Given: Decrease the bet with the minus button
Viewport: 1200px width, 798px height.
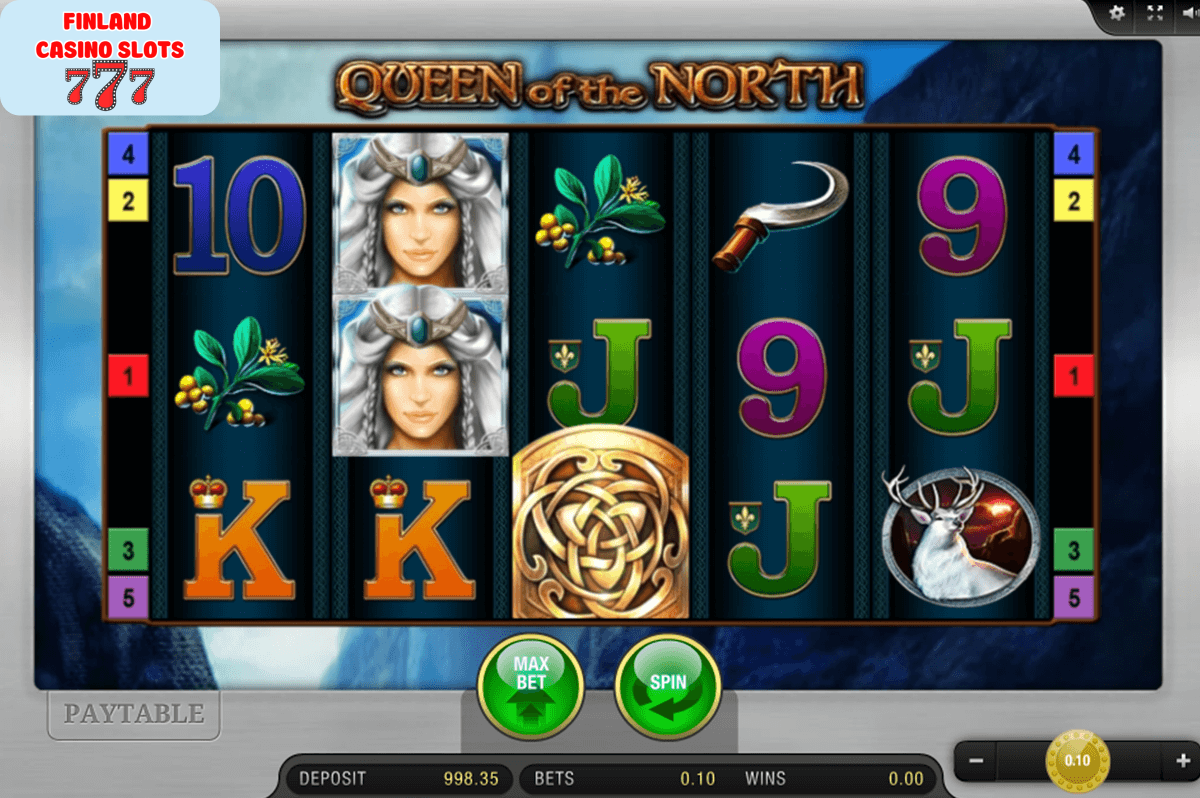Looking at the screenshot, I should point(976,761).
